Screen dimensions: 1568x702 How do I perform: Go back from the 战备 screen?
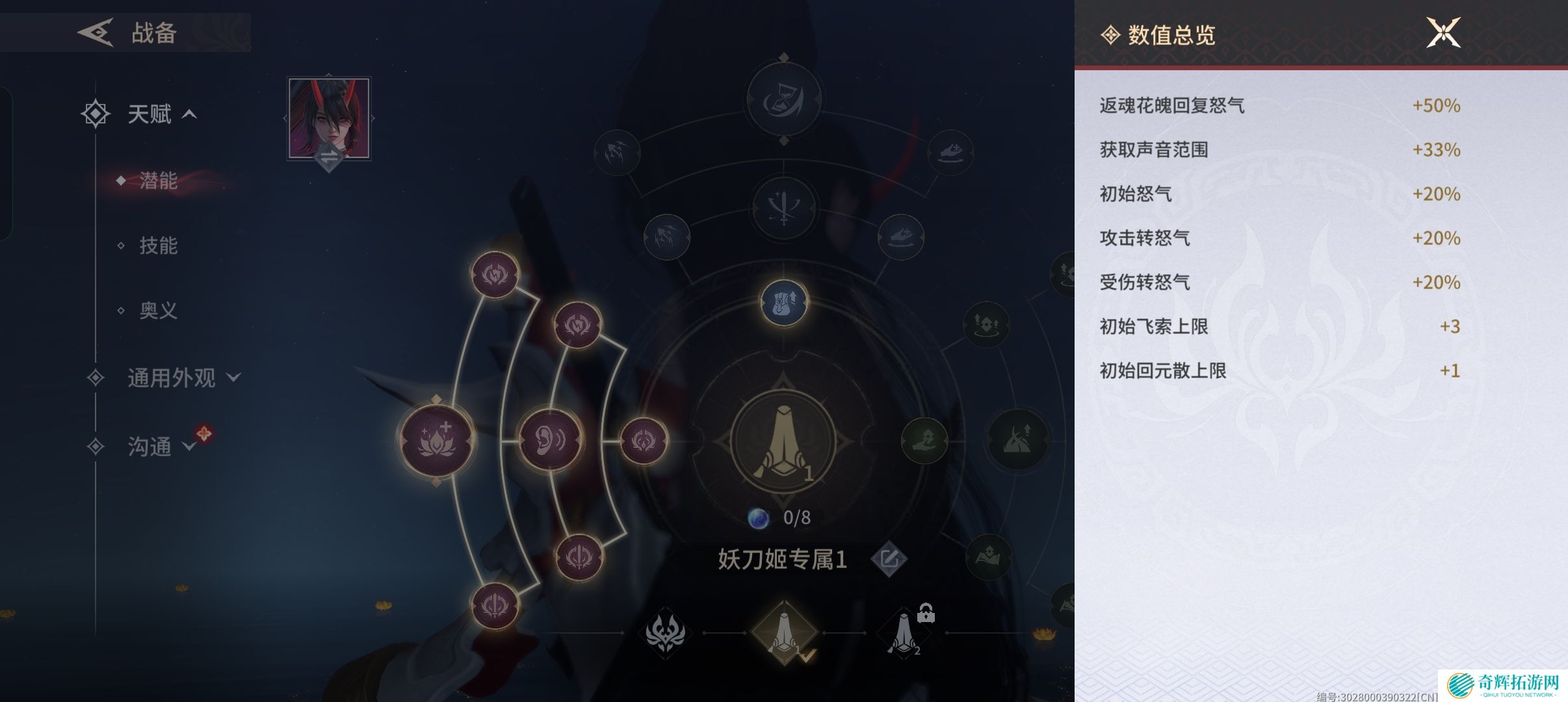[x=96, y=32]
